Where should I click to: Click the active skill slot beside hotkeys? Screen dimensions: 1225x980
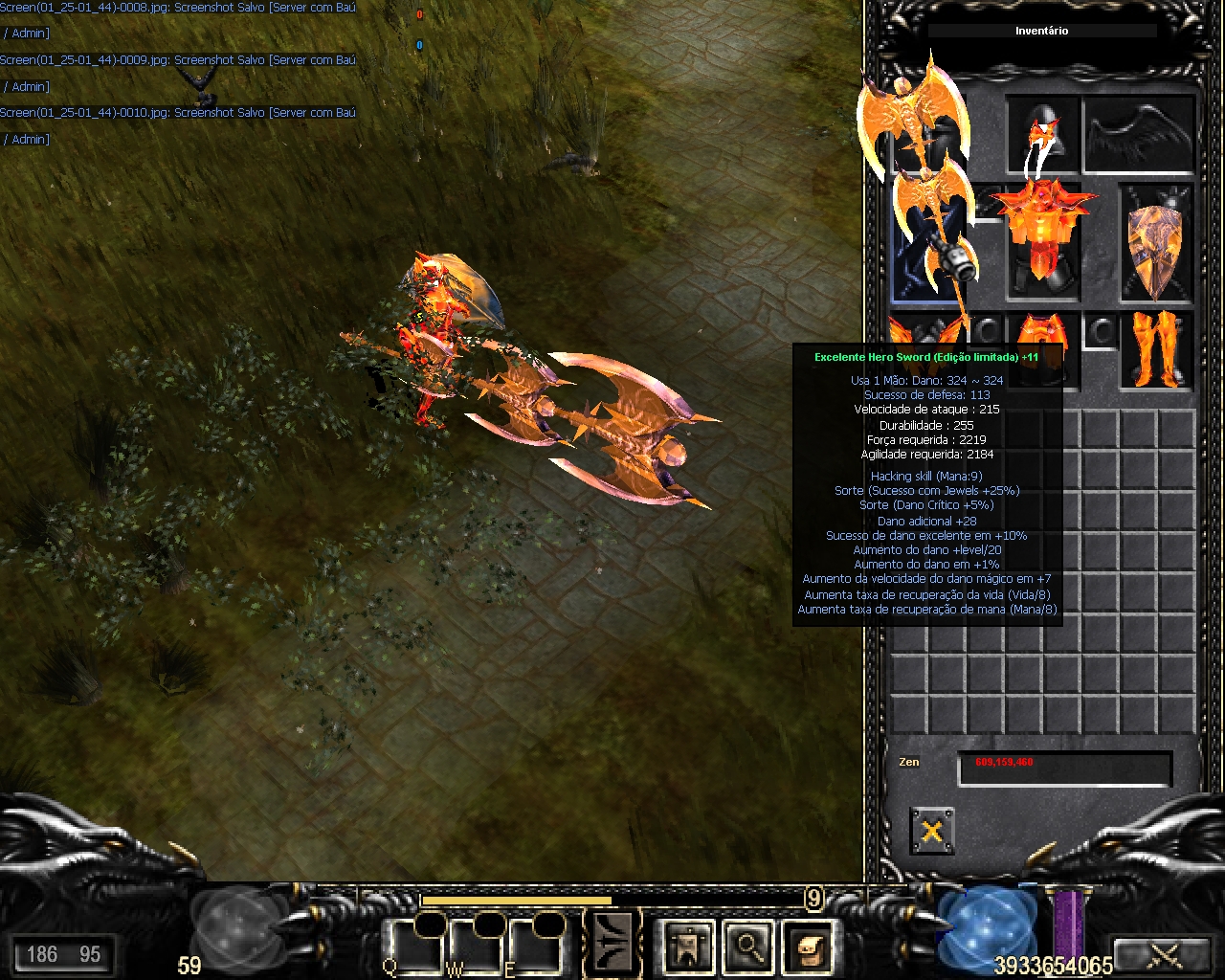(x=612, y=946)
